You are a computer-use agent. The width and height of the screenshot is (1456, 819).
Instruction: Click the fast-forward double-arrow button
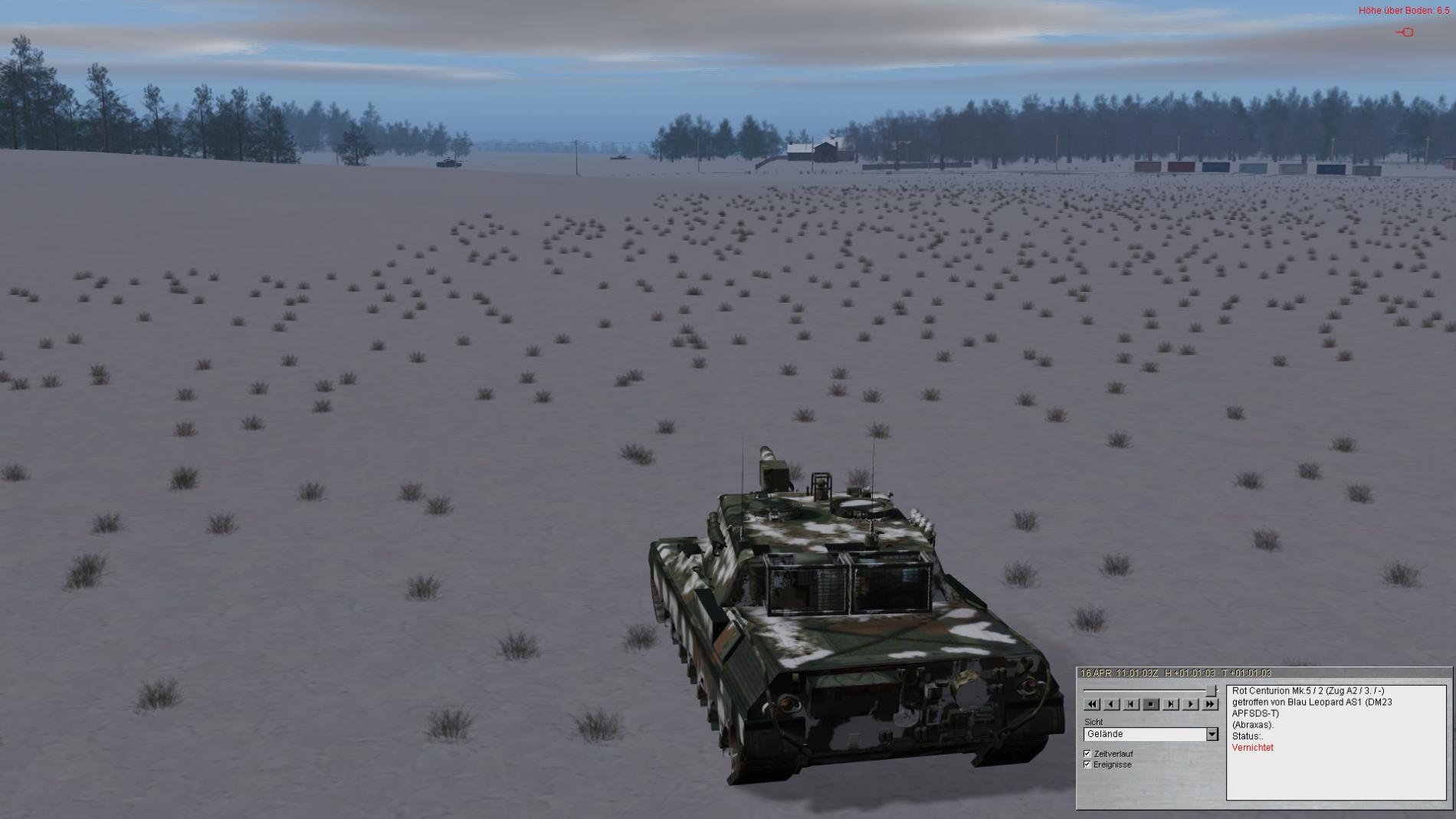[x=1210, y=704]
